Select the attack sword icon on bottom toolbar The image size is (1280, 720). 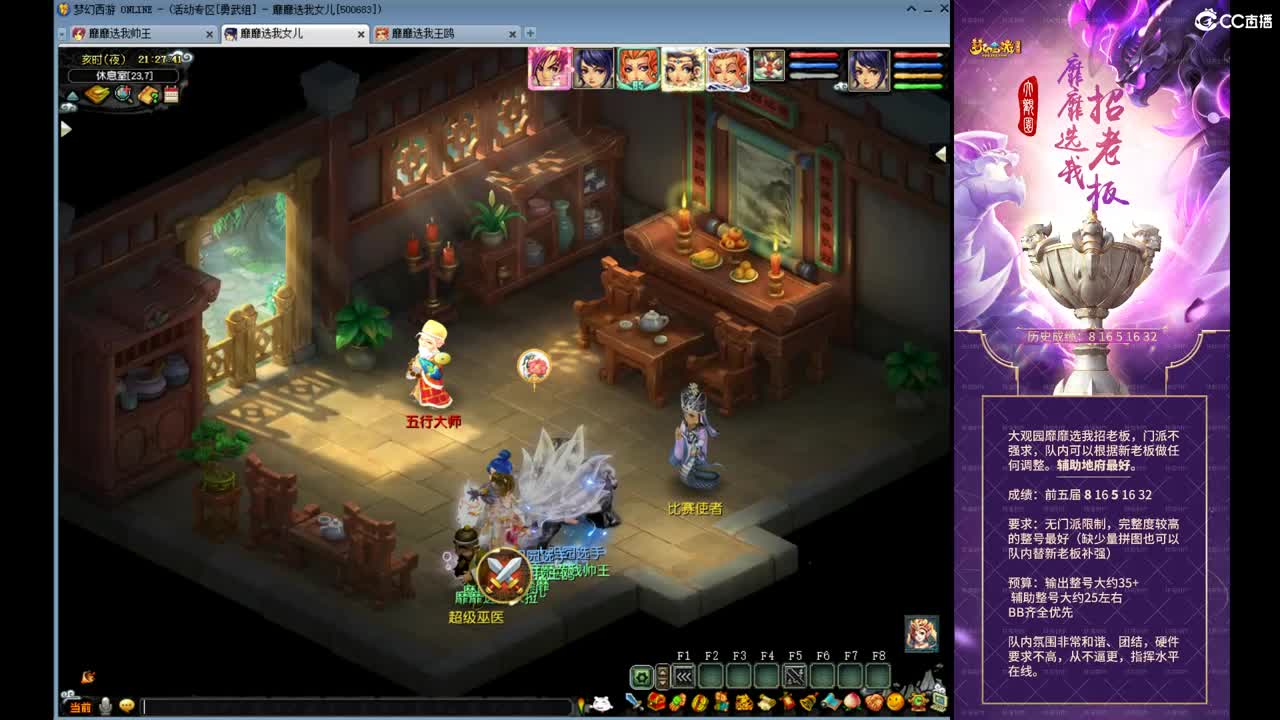pos(633,703)
